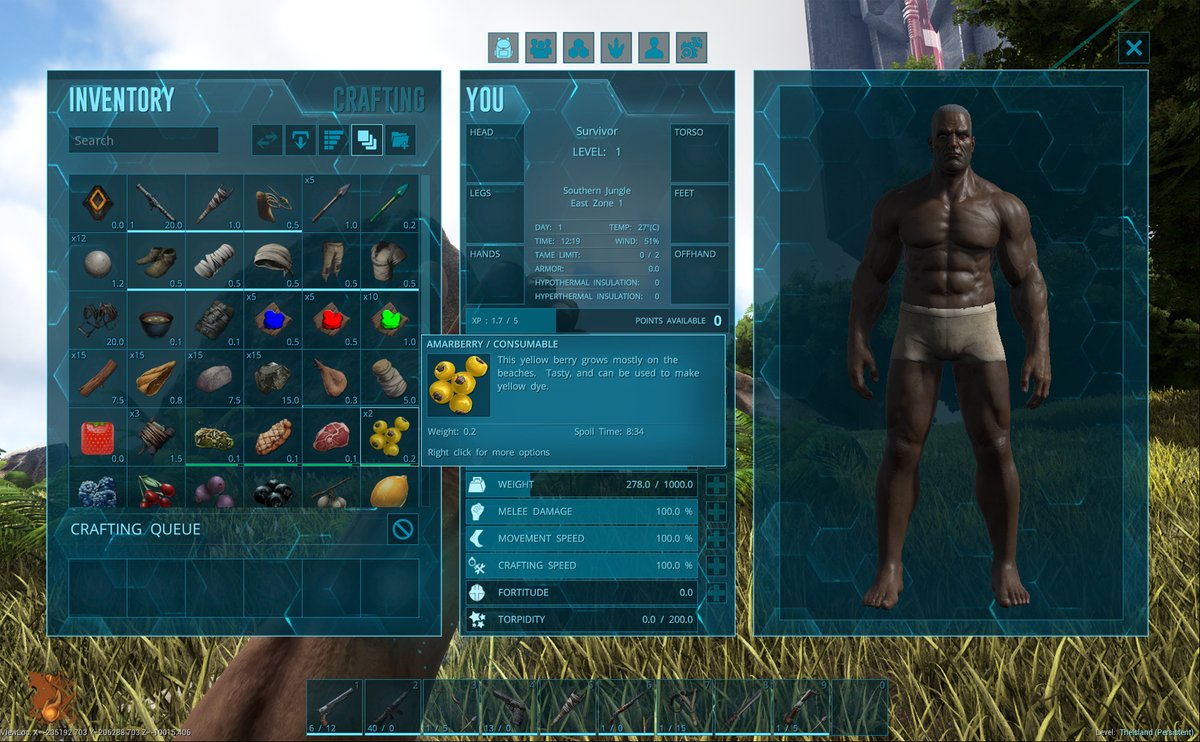Open the engrams hexagon tab
Screen dimensions: 1200x742
tap(579, 47)
